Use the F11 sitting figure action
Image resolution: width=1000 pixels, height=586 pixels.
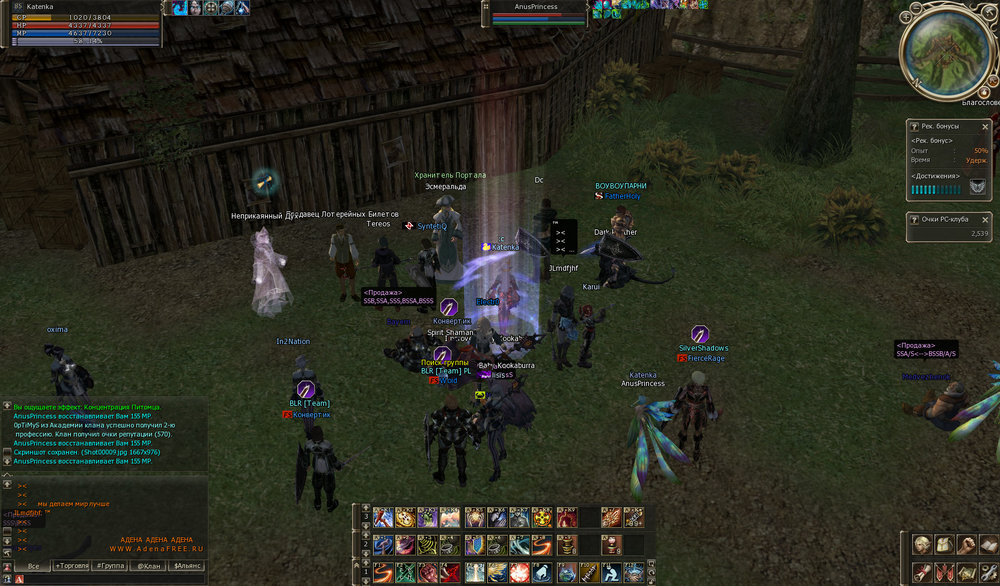coord(612,572)
